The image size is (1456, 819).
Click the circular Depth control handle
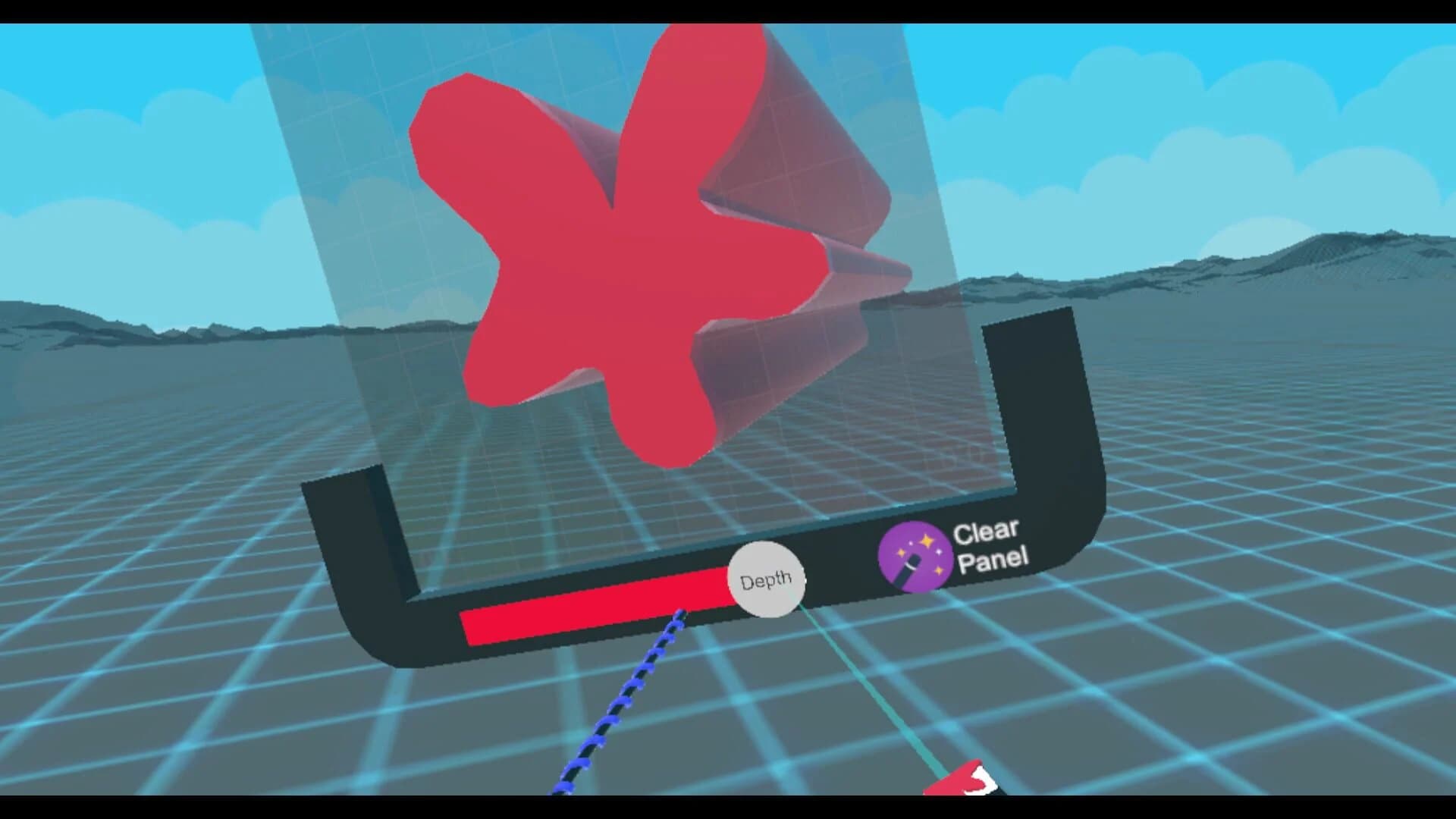click(766, 579)
